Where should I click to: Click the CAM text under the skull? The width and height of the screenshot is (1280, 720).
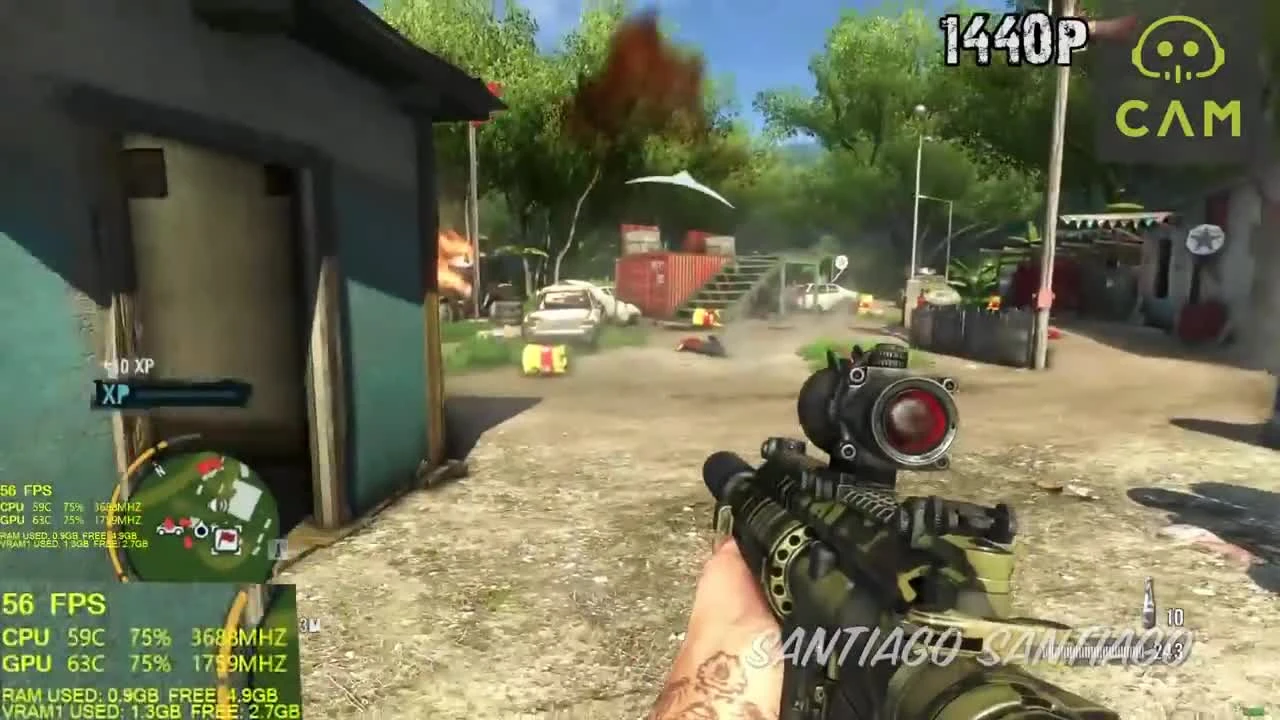1180,115
